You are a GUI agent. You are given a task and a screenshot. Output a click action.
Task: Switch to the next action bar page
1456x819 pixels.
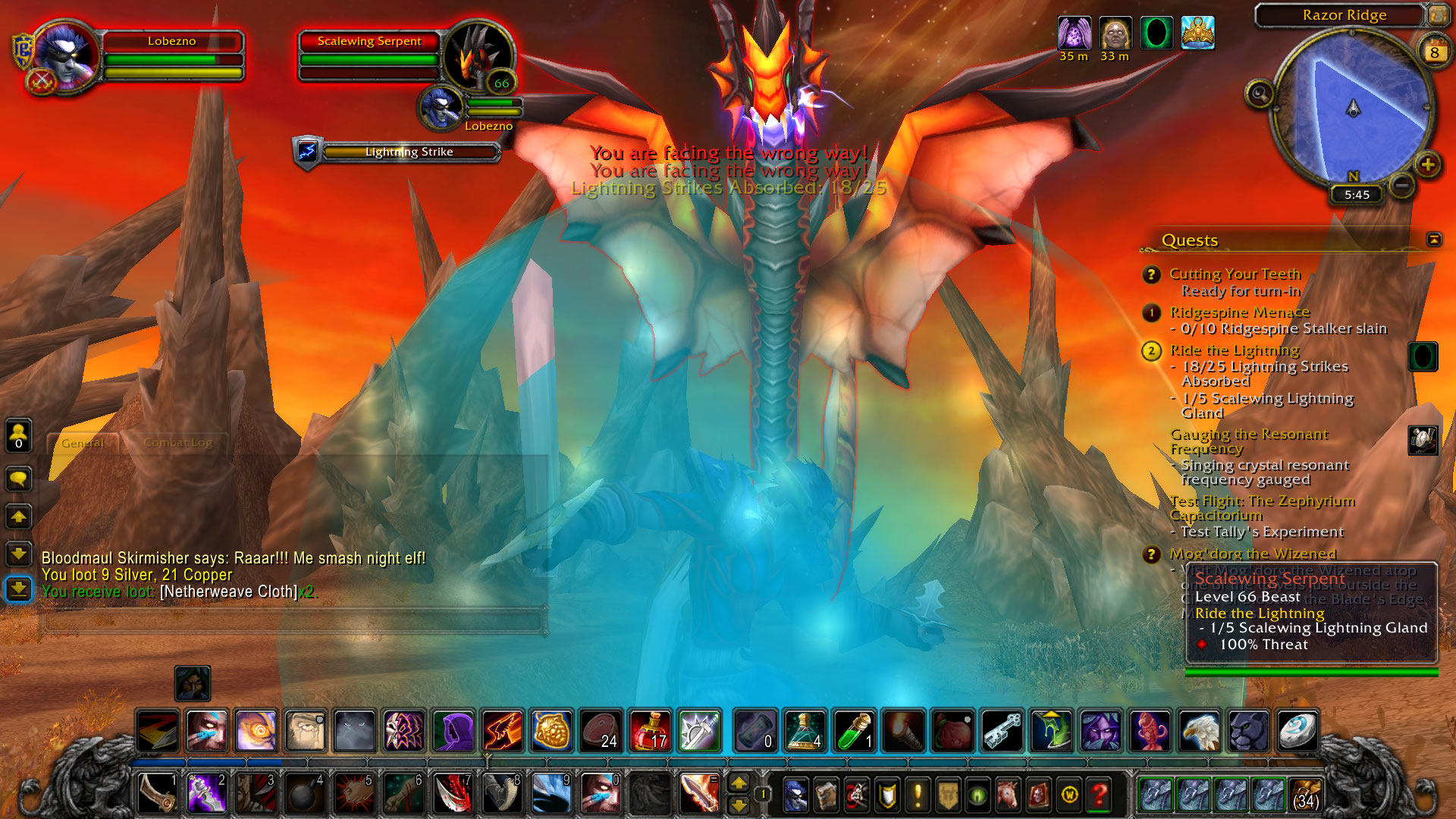[x=738, y=783]
